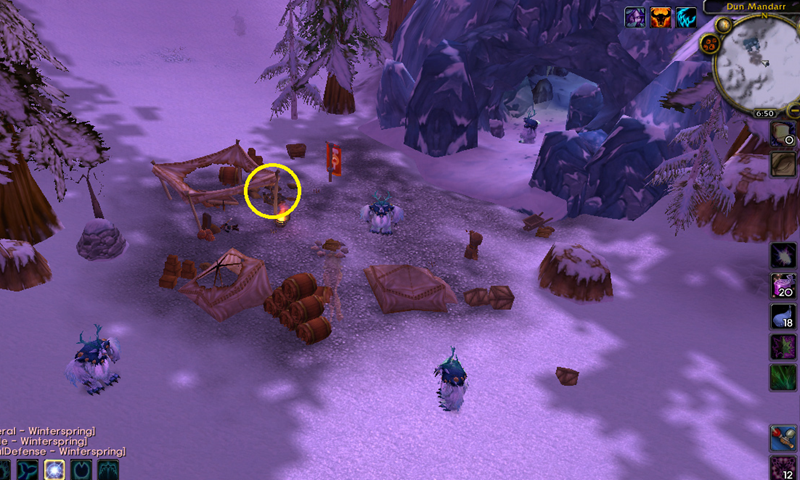The image size is (800, 480).
Task: Click the cyan claw buff icon
Action: pyautogui.click(x=686, y=17)
